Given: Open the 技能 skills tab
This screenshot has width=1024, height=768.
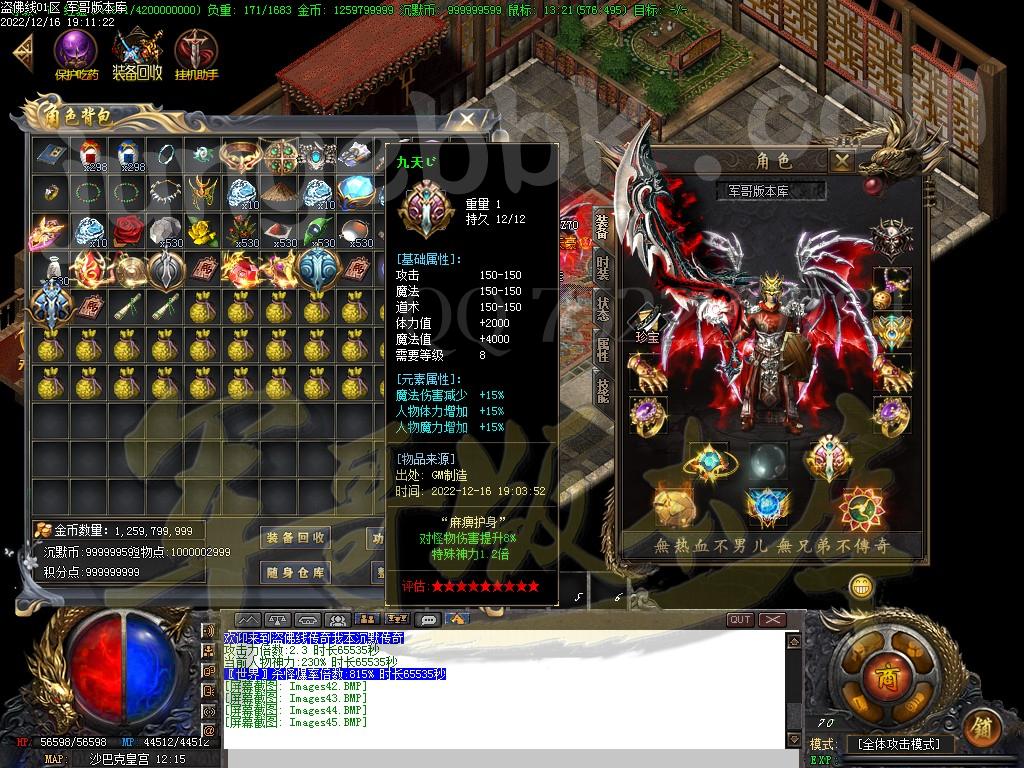Looking at the screenshot, I should pyautogui.click(x=603, y=390).
